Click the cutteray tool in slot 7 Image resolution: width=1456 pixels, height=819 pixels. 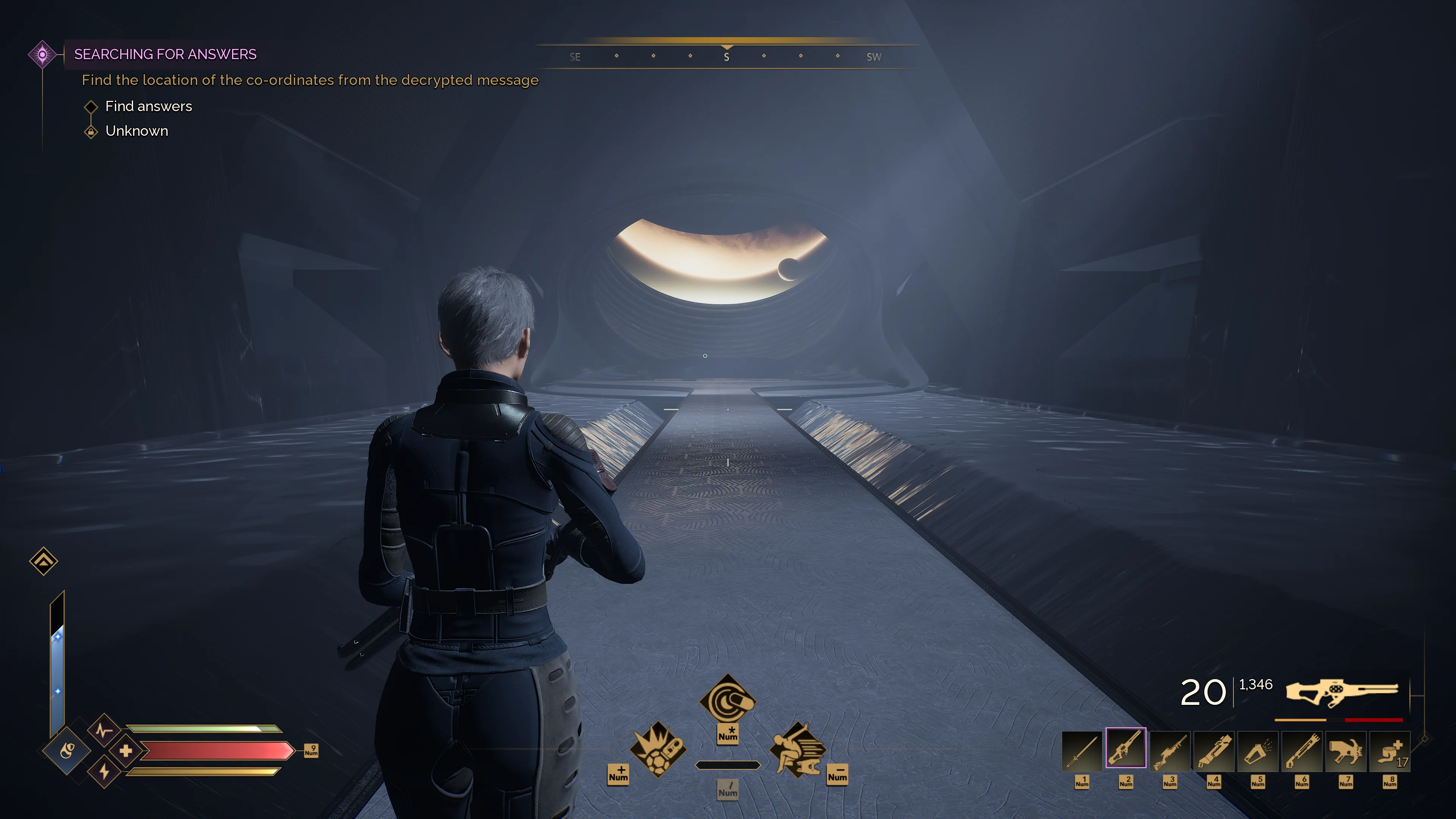(x=1346, y=752)
